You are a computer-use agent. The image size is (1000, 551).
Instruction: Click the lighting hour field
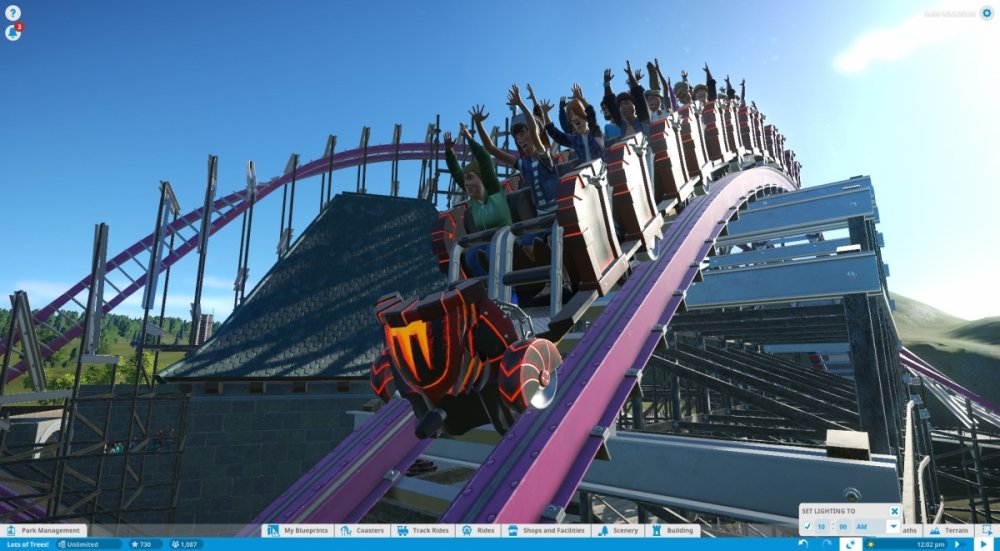click(x=821, y=526)
